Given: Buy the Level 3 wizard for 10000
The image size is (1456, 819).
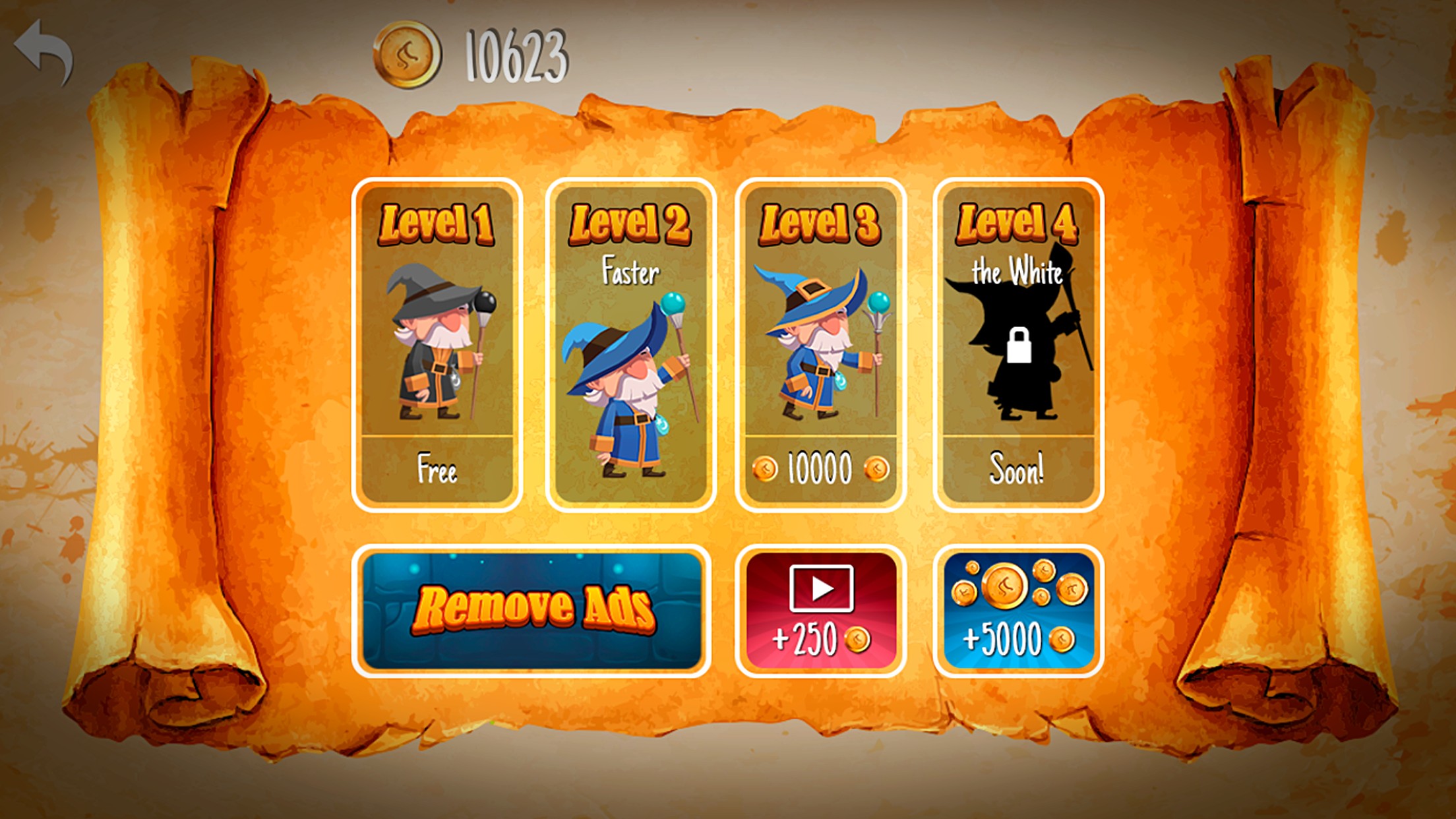Looking at the screenshot, I should [x=820, y=344].
